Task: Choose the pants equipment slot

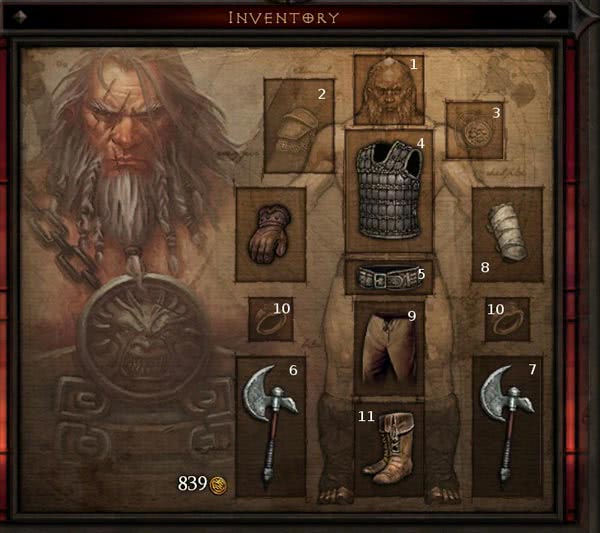Action: tap(389, 347)
